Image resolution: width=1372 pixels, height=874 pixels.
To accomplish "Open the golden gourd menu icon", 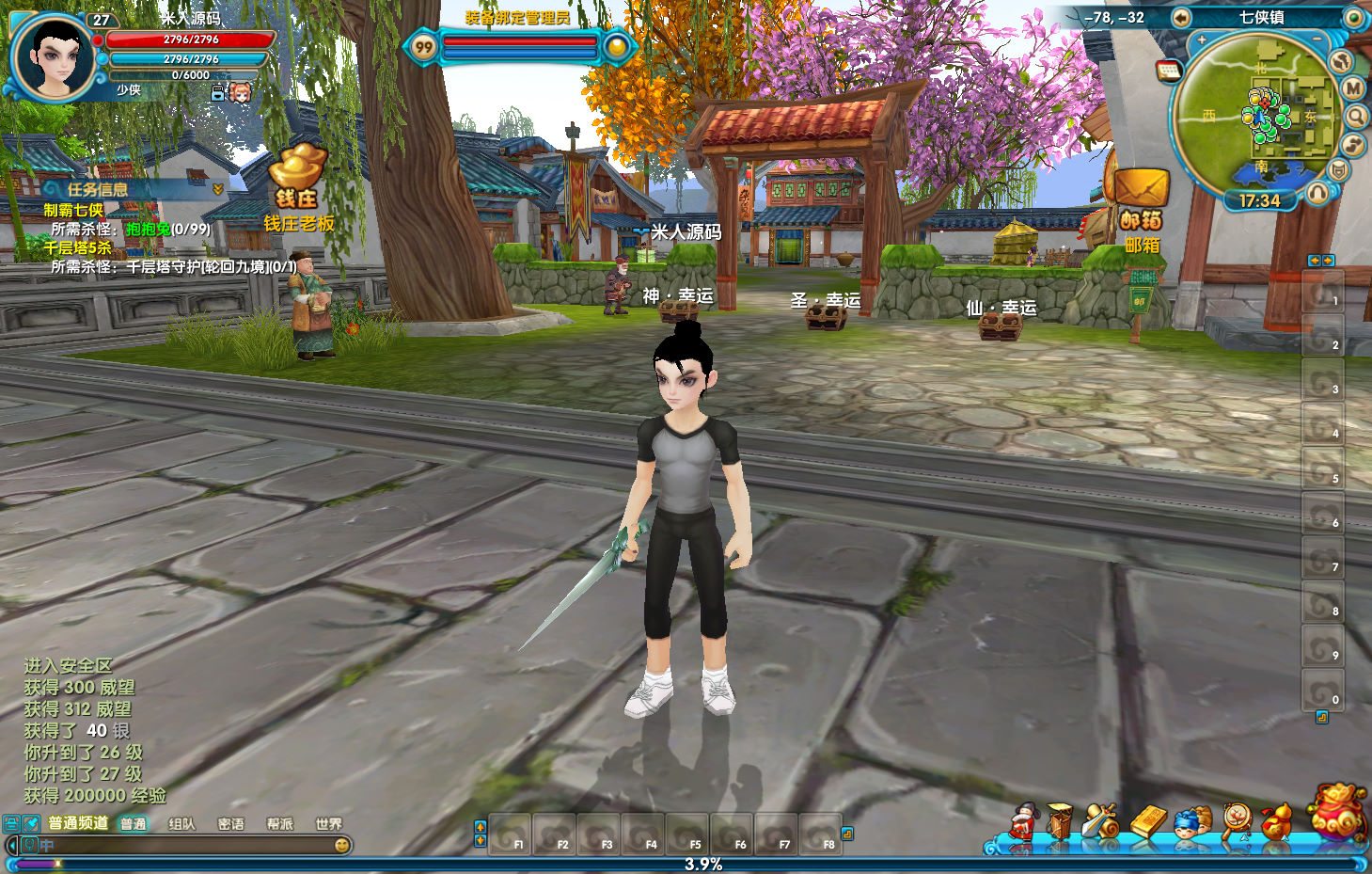I will [1276, 821].
